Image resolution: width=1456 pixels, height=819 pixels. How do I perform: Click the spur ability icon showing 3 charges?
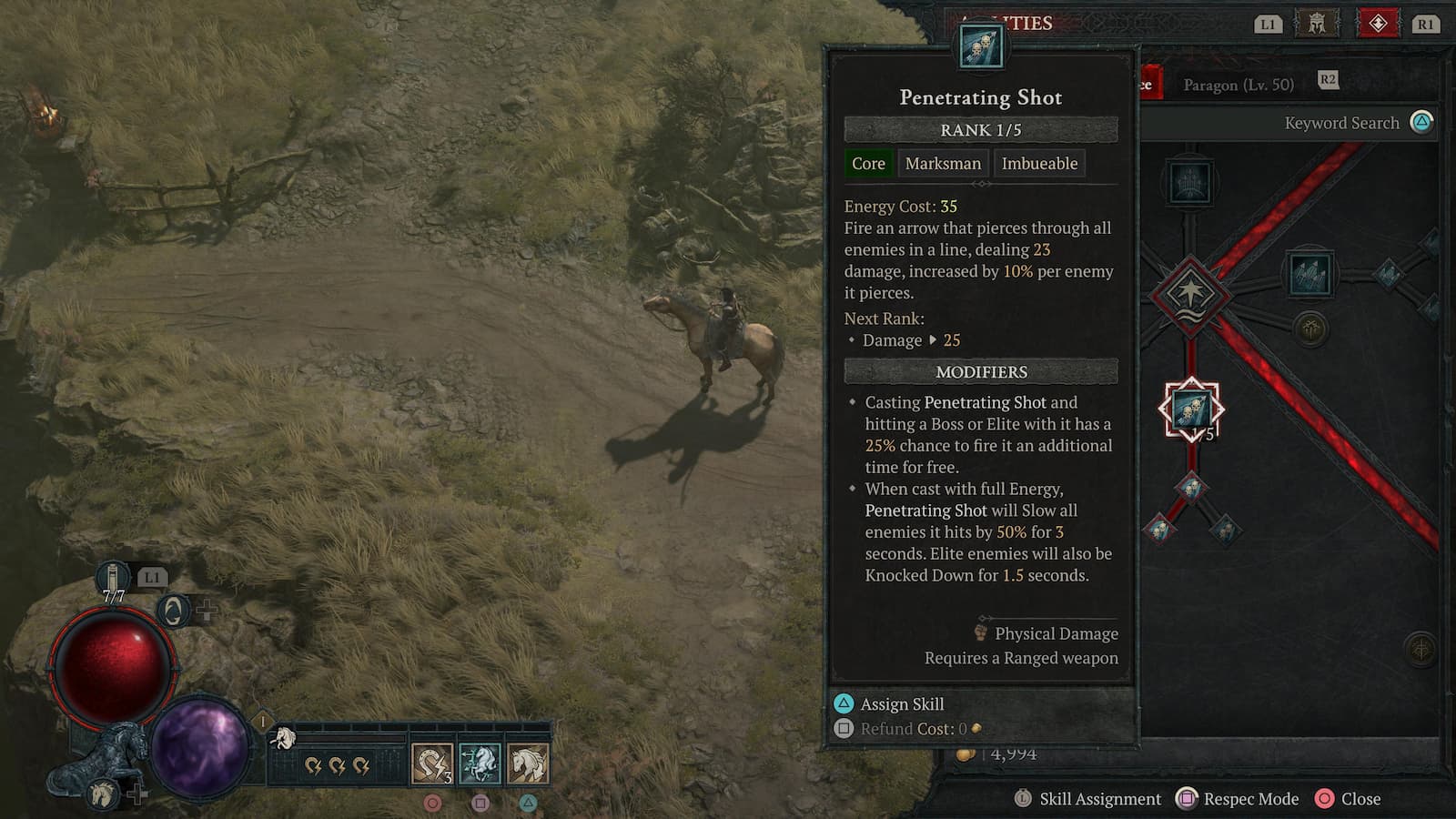click(x=432, y=763)
